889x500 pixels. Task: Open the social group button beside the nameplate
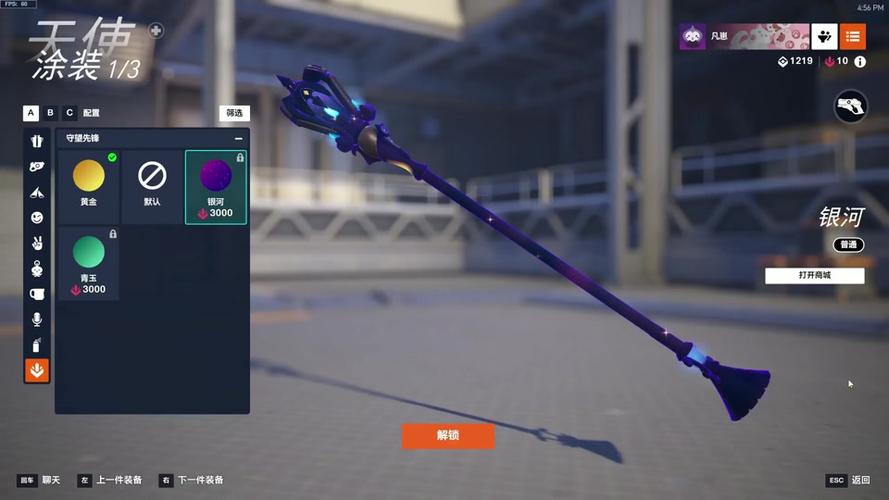coord(824,37)
